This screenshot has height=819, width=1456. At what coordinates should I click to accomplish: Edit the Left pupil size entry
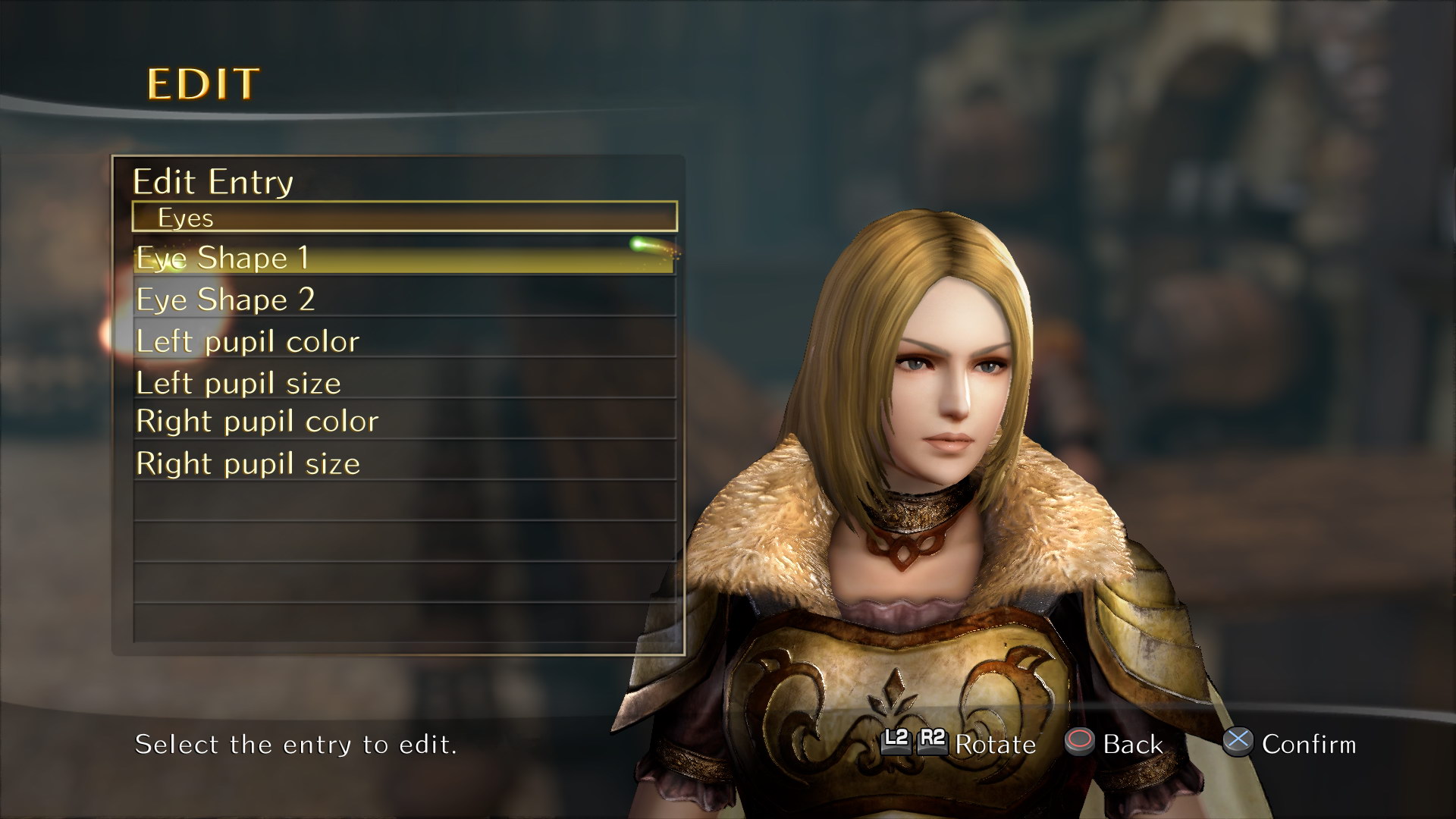pyautogui.click(x=403, y=383)
